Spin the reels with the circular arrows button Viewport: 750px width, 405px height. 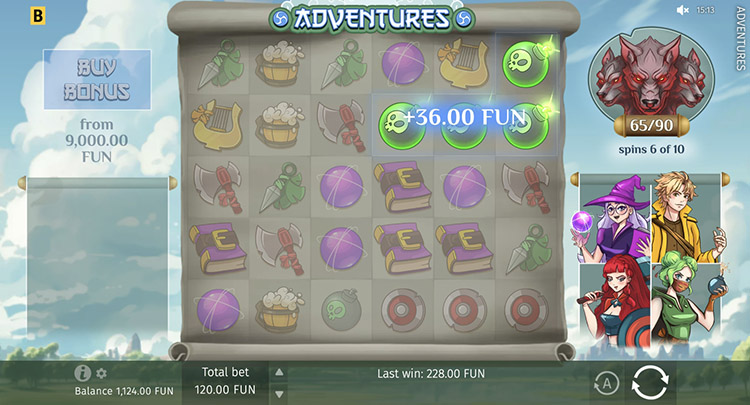click(649, 382)
